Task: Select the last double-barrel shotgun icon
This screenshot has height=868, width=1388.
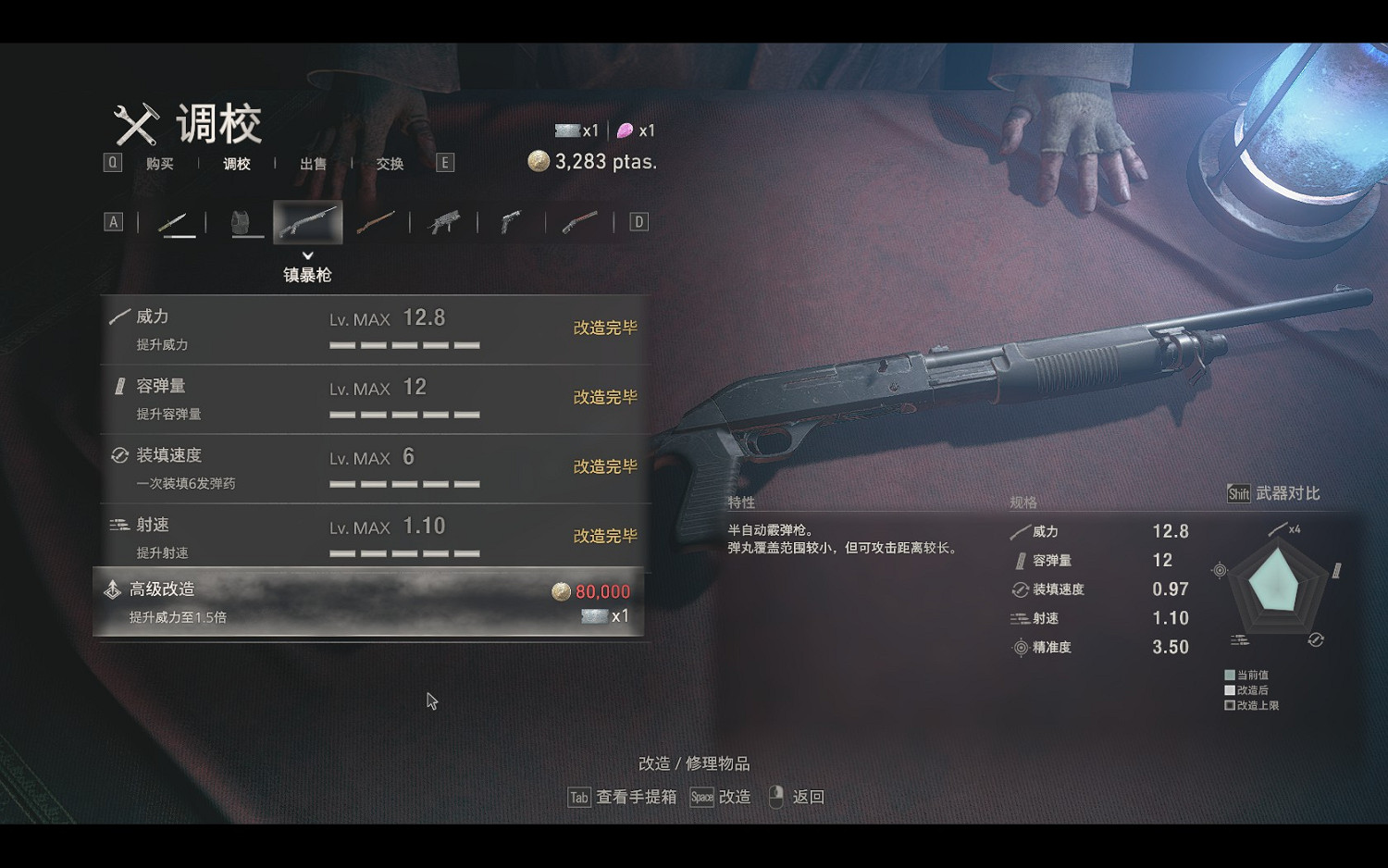Action: tap(576, 221)
